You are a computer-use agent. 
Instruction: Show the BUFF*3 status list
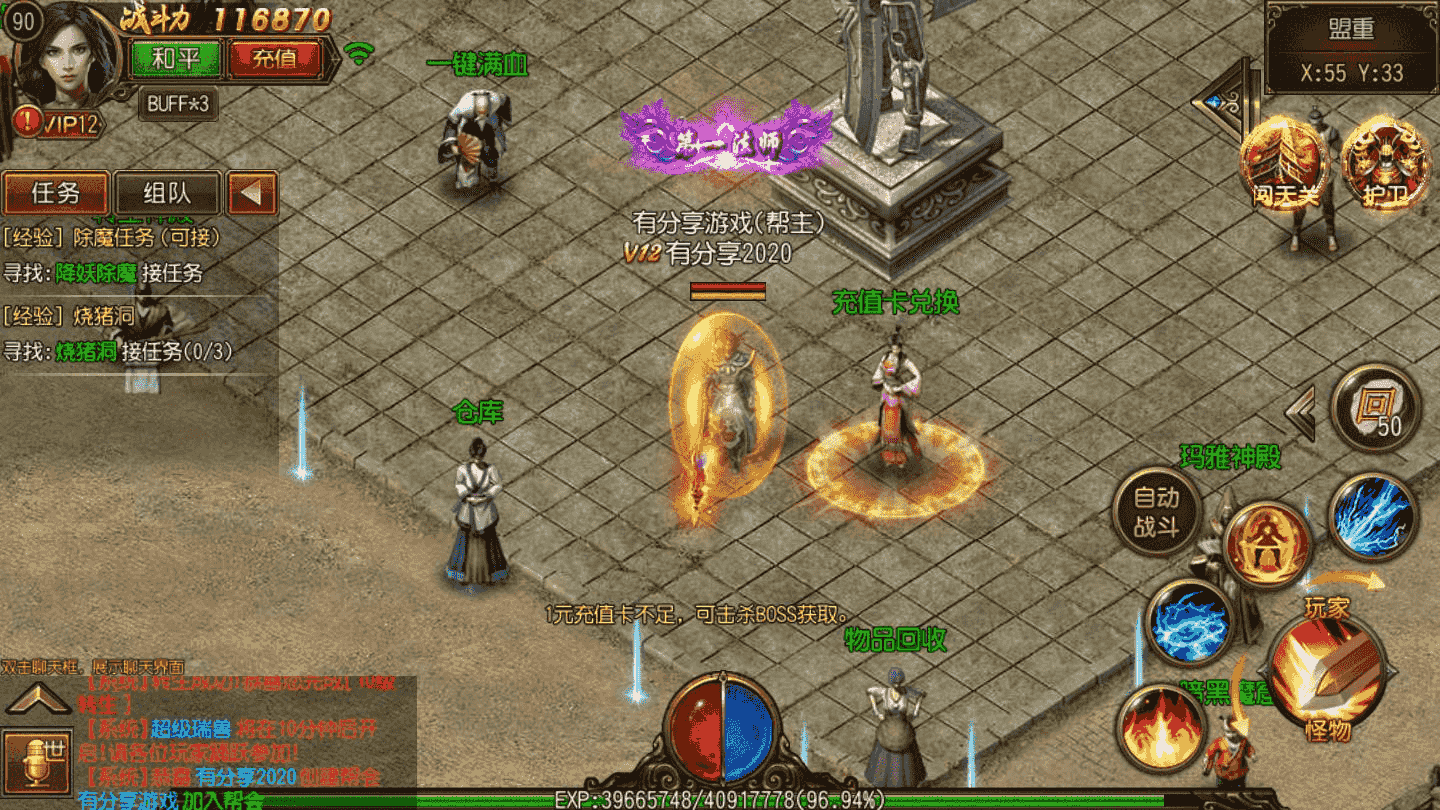(x=178, y=103)
